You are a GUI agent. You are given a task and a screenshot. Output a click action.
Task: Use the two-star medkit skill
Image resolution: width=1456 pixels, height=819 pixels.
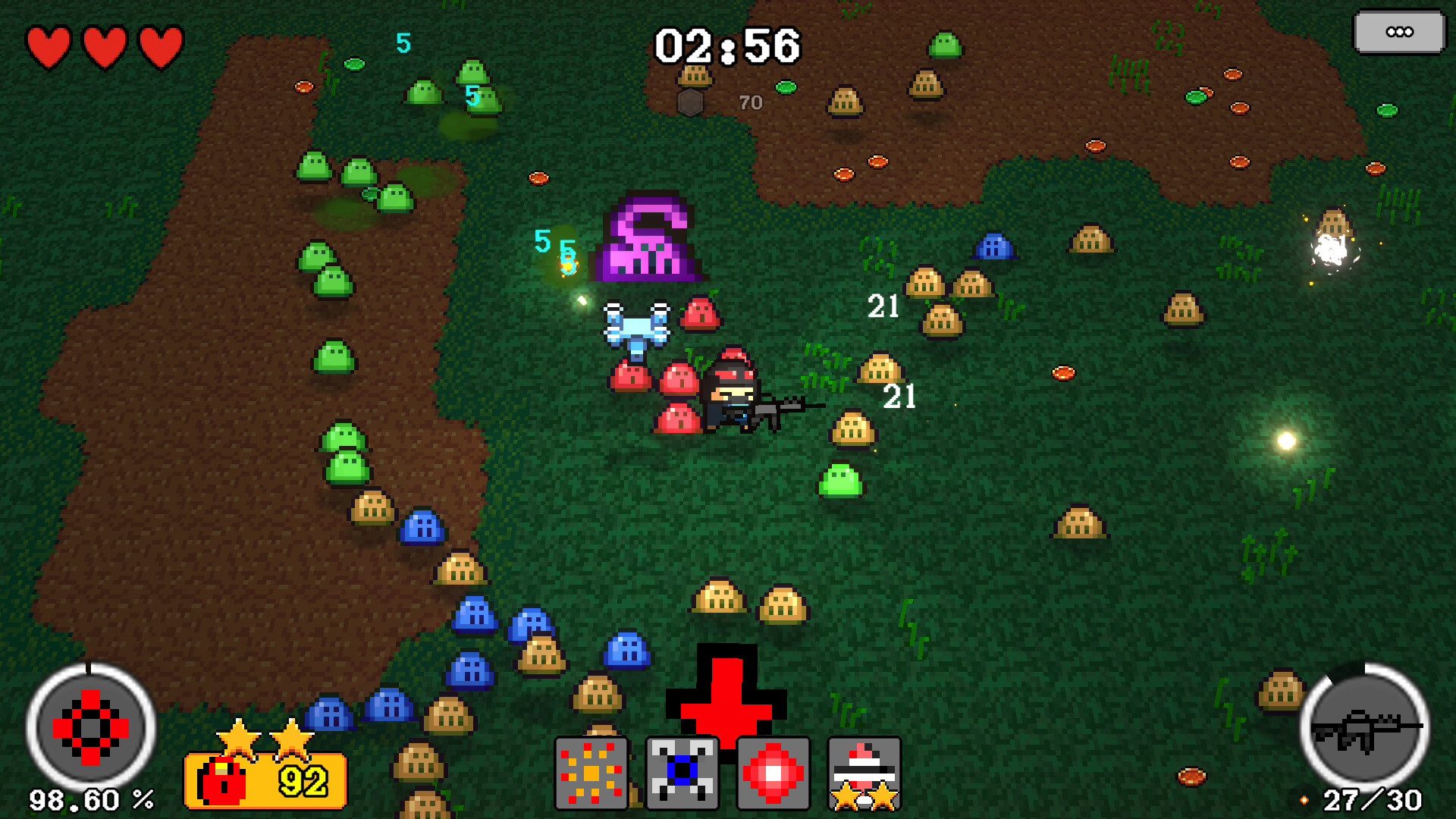[x=864, y=770]
